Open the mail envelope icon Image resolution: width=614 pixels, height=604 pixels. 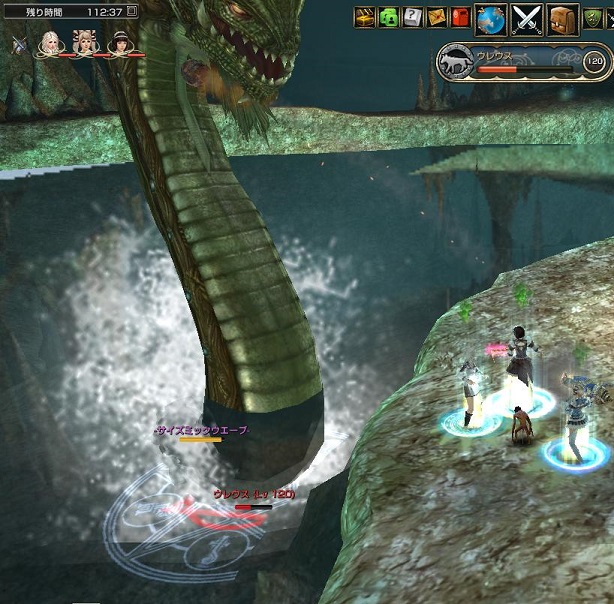tap(437, 17)
